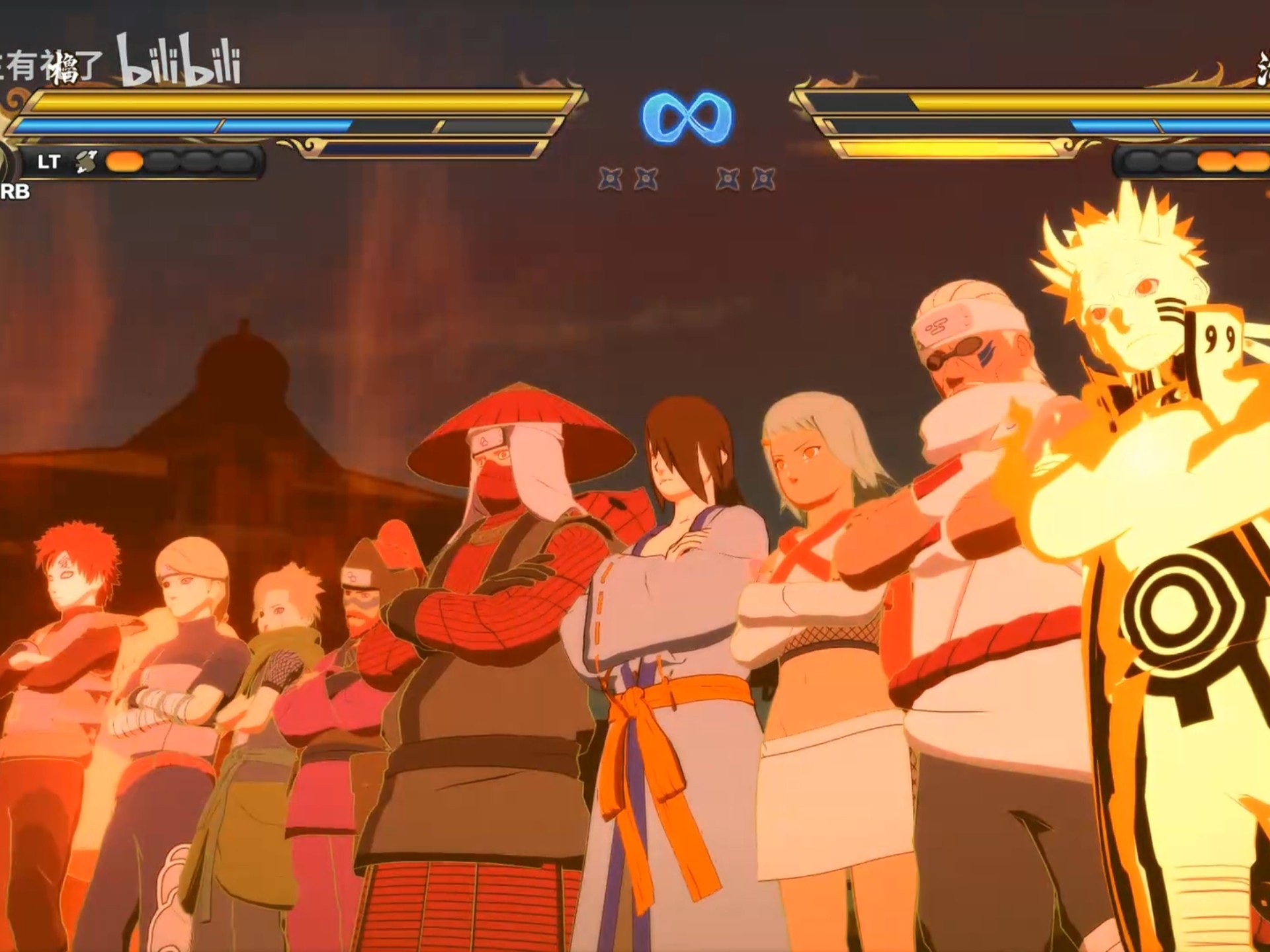Select the ninja tool icon beside LT
1270x952 pixels.
tap(86, 162)
